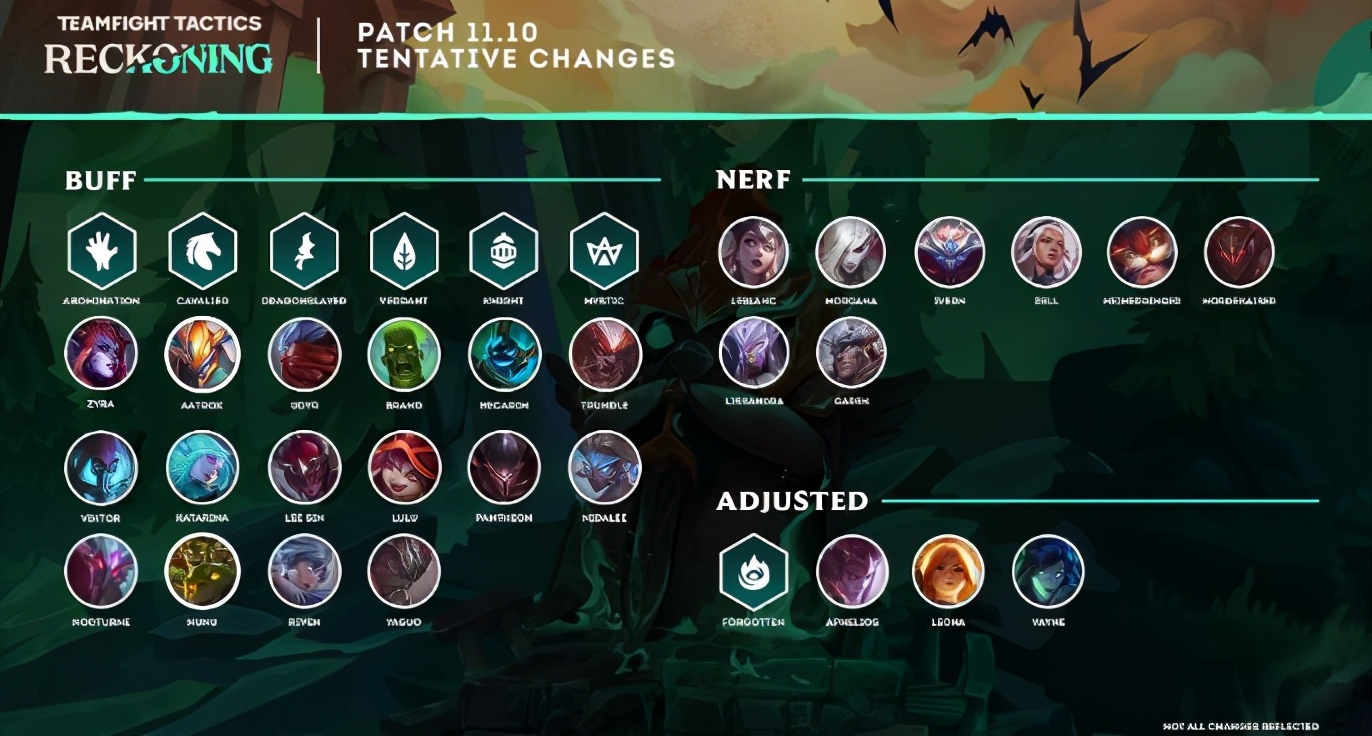Open the Hecarim champion portrait
The image size is (1372, 736).
[504, 354]
